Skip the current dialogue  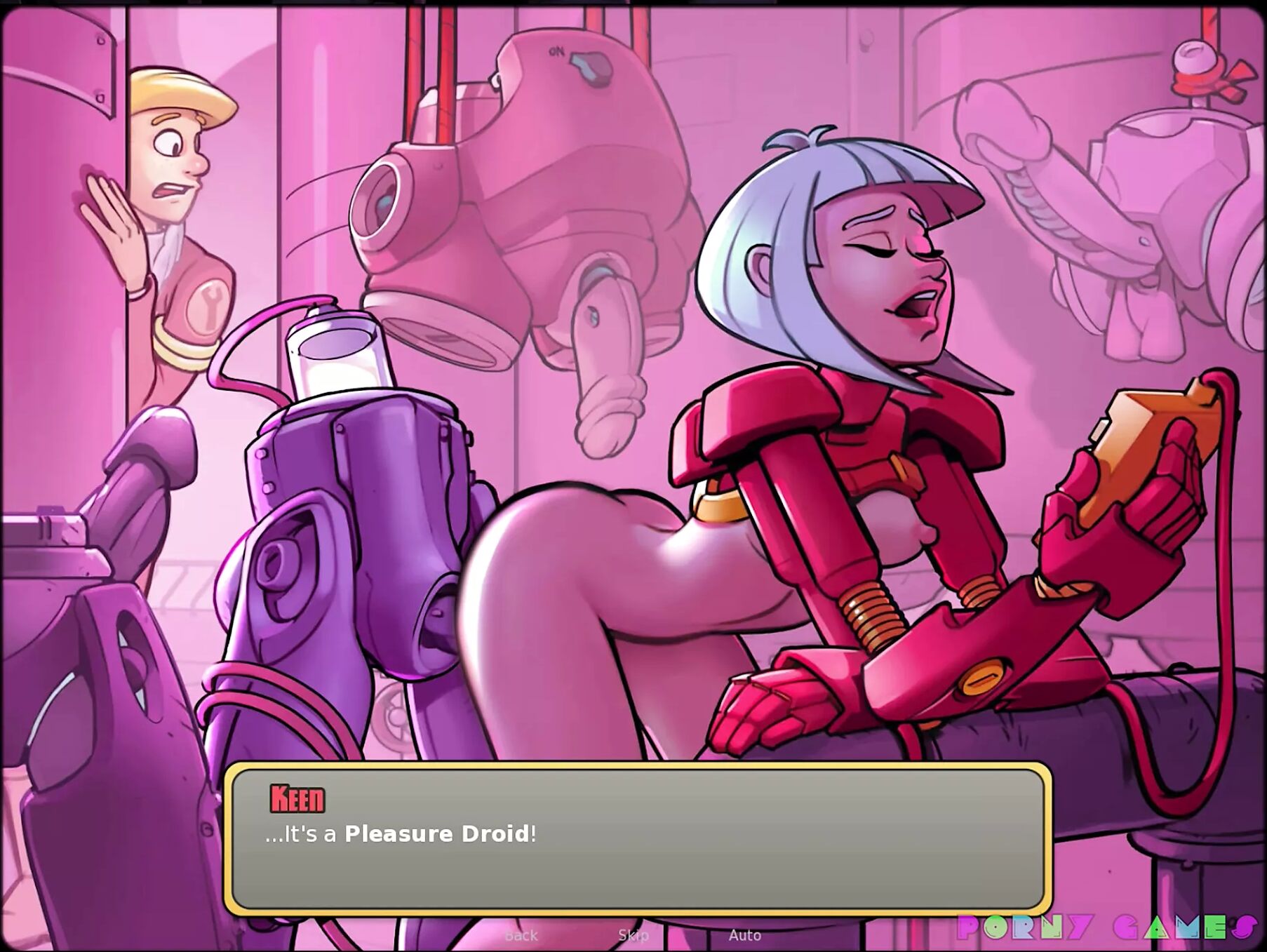point(633,935)
